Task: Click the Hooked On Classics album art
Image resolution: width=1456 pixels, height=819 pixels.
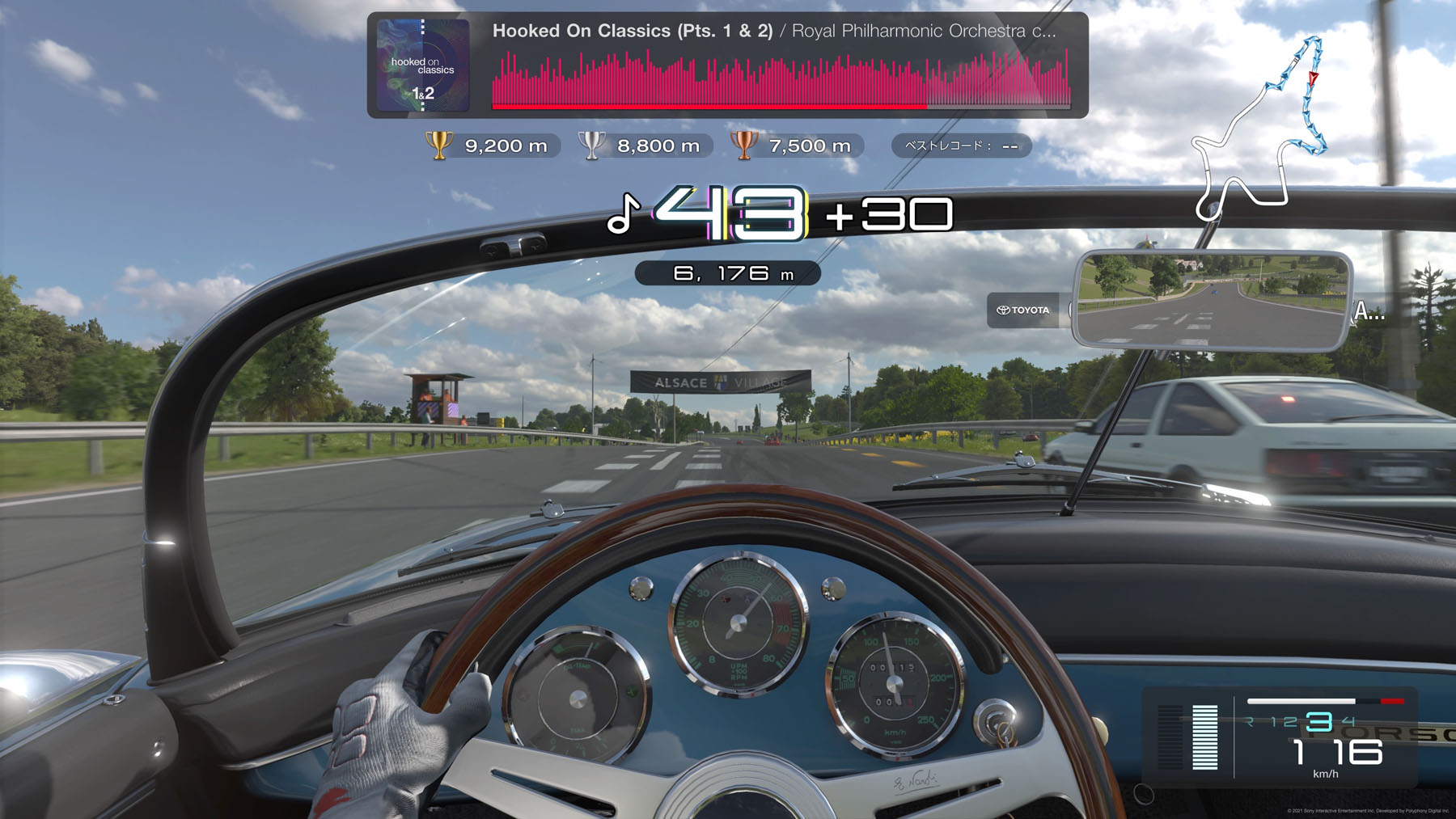Action: pyautogui.click(x=422, y=65)
